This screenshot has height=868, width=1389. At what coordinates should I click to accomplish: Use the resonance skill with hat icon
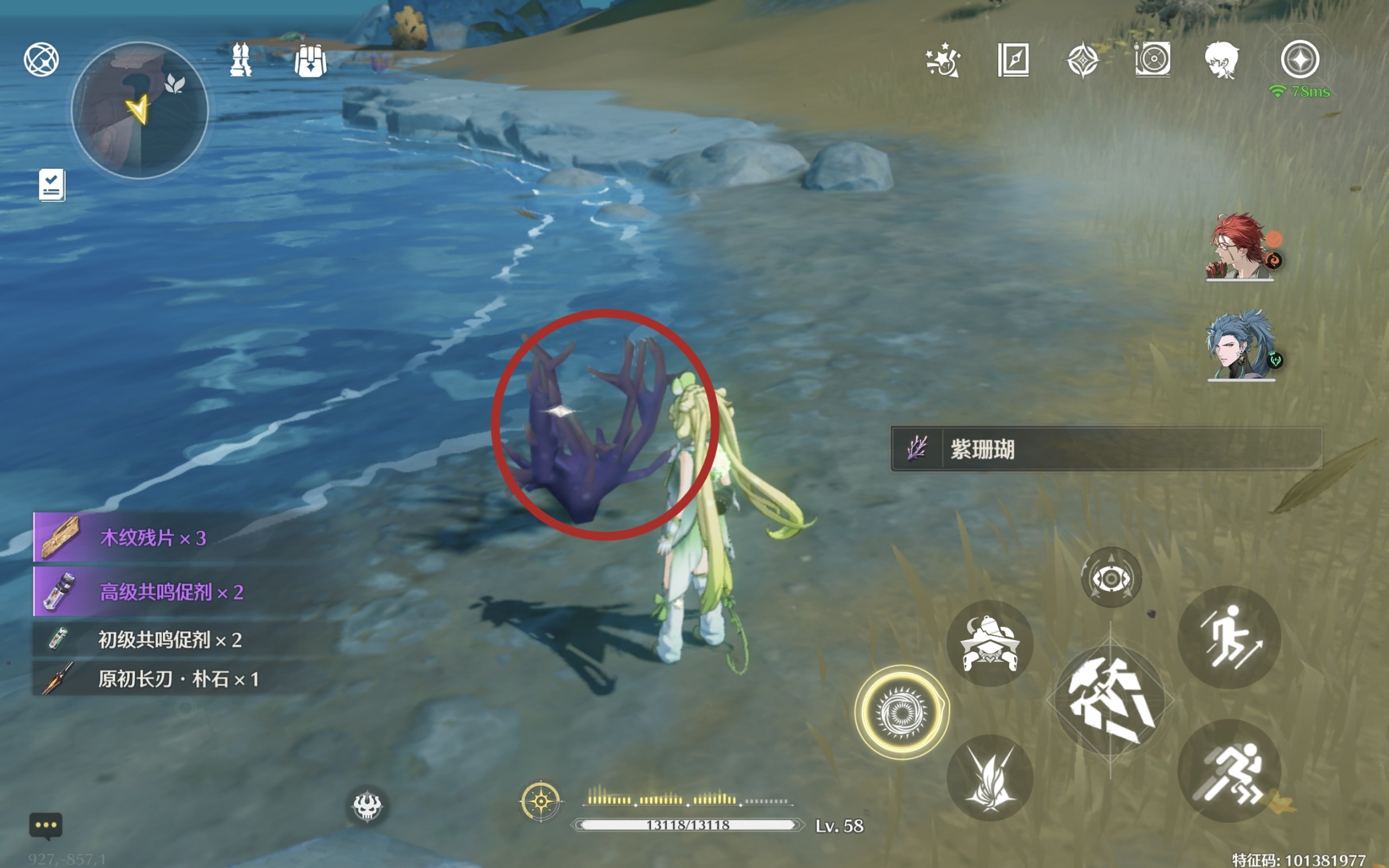point(990,643)
